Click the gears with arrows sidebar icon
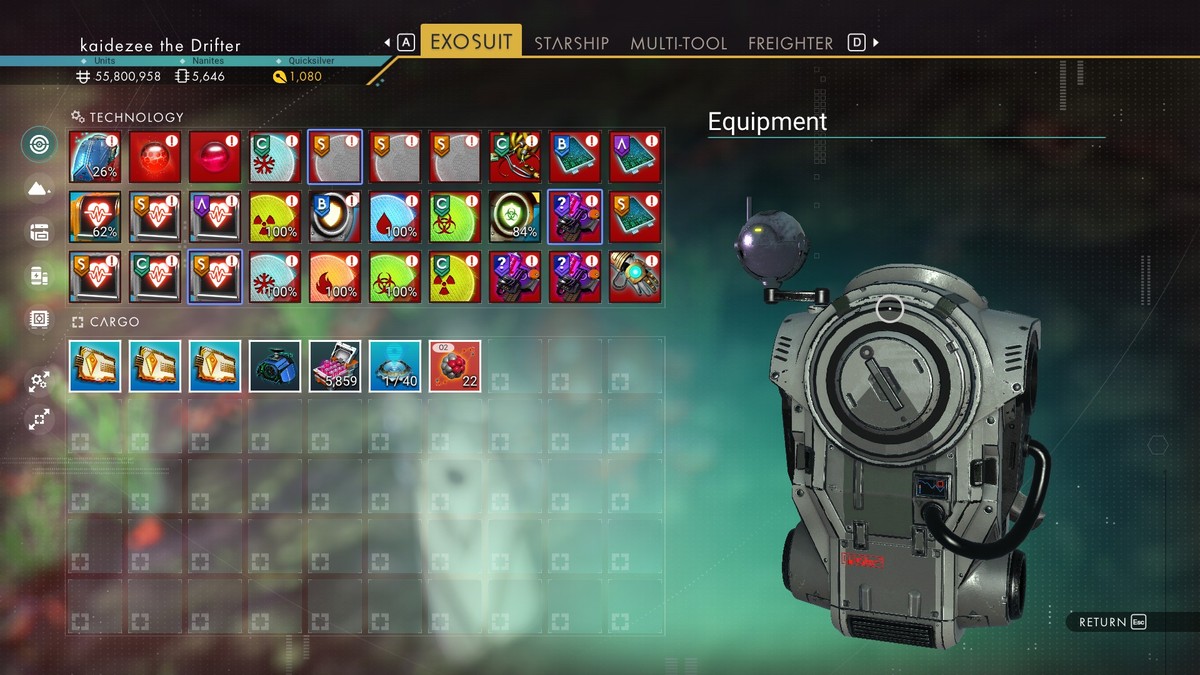 pos(39,380)
